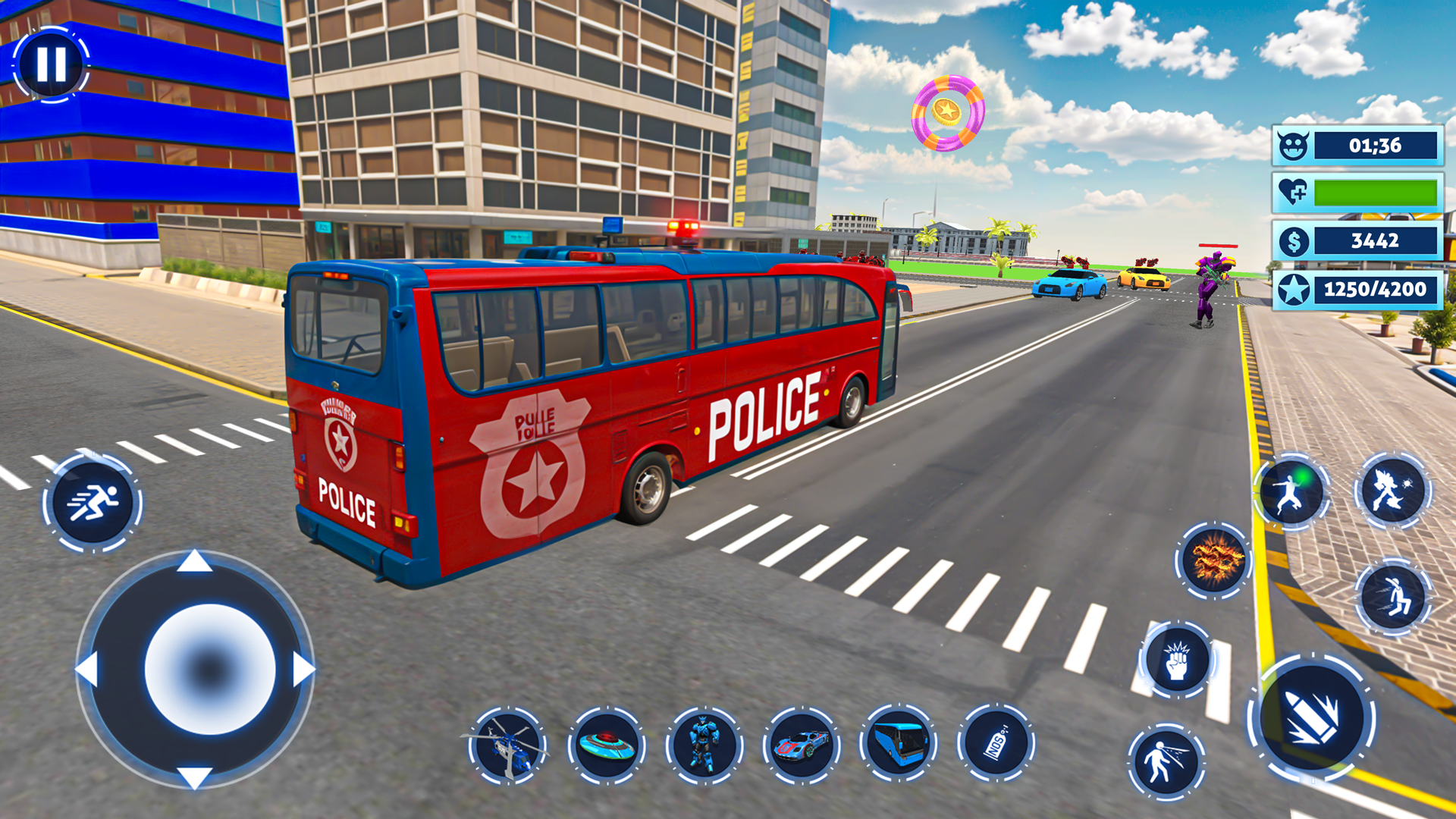Tap the sprint running icon
1456x819 pixels.
coord(91,500)
